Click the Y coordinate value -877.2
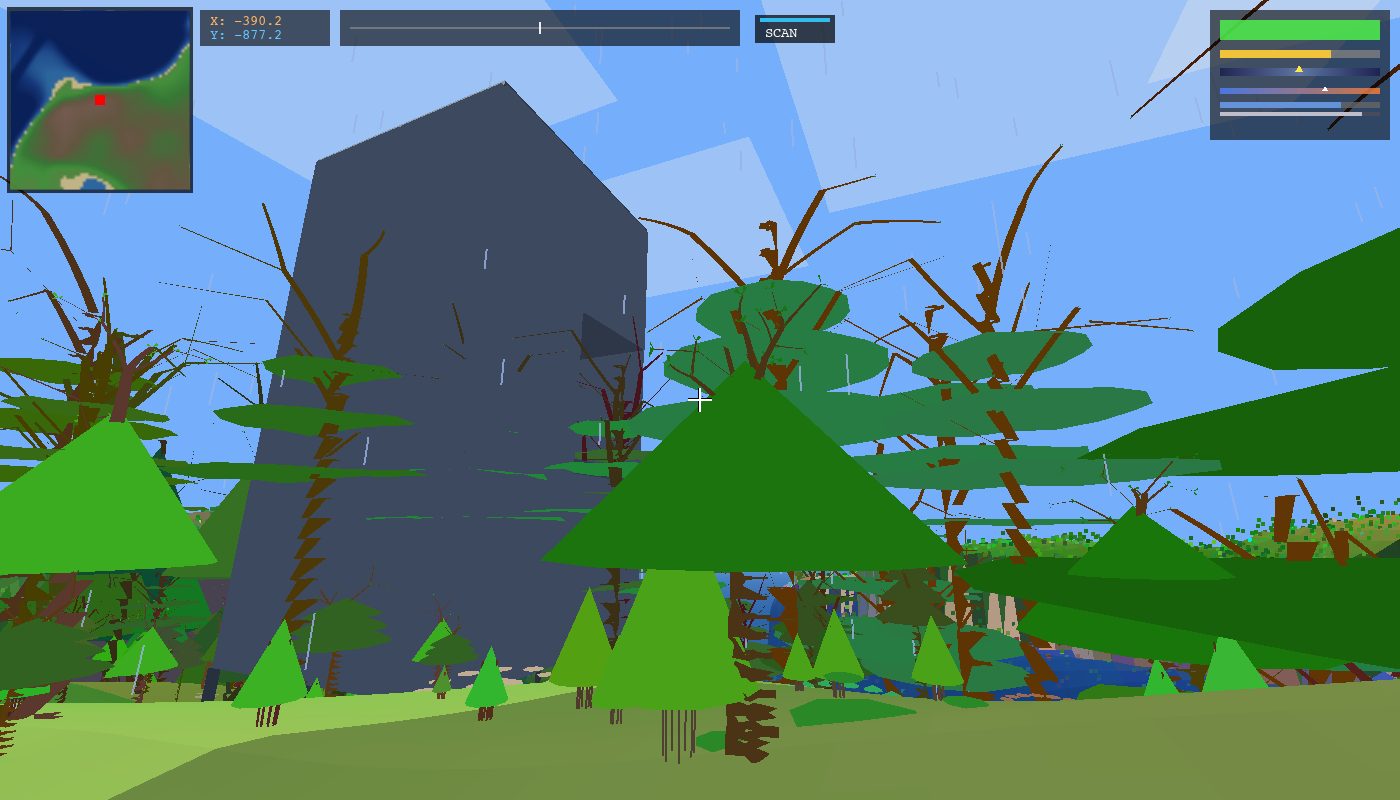This screenshot has height=800, width=1400. (257, 36)
